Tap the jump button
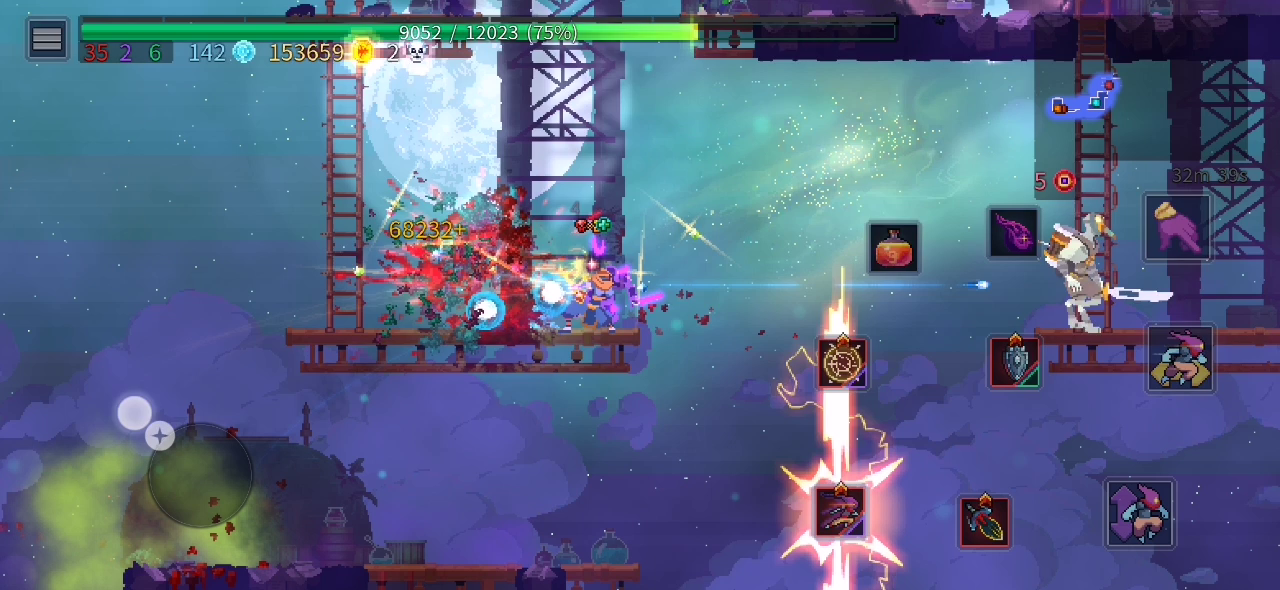 coord(1139,513)
